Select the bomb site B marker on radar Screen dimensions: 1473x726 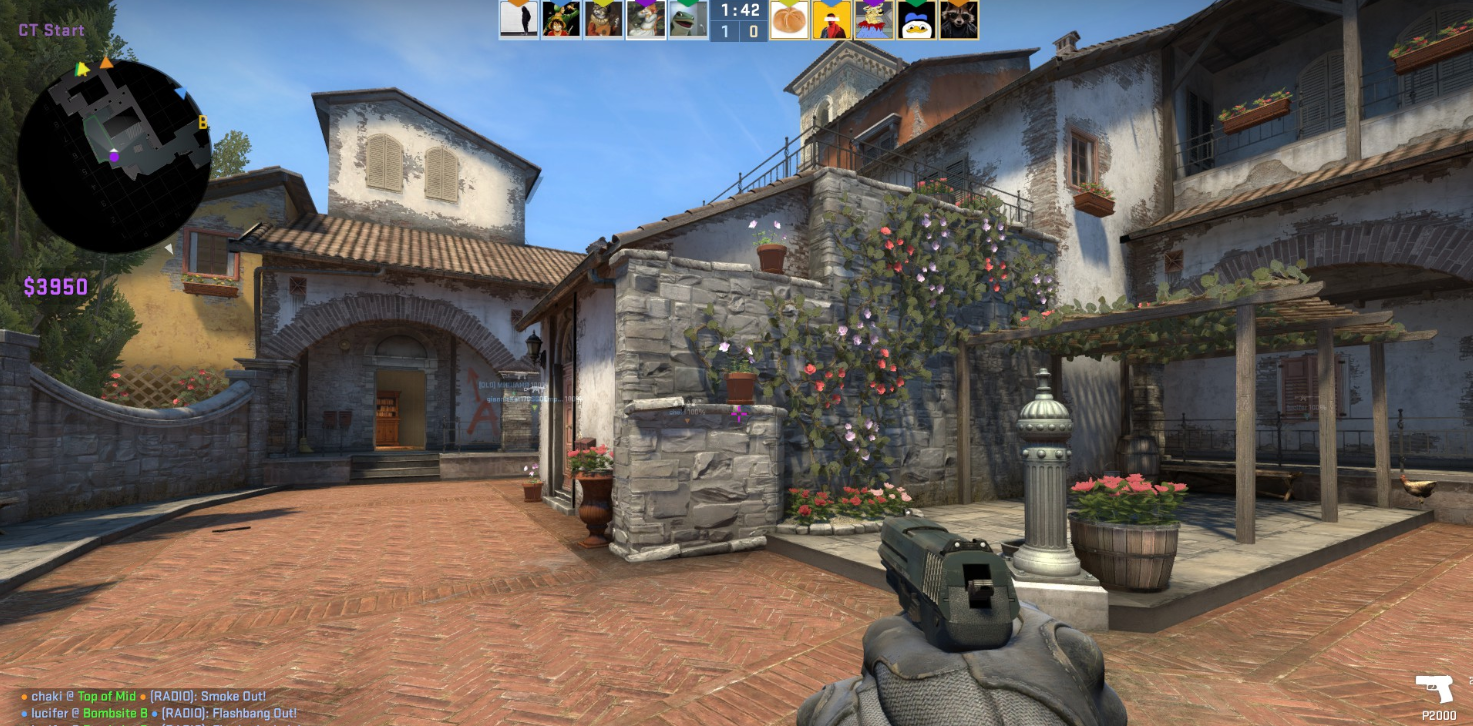(x=203, y=123)
